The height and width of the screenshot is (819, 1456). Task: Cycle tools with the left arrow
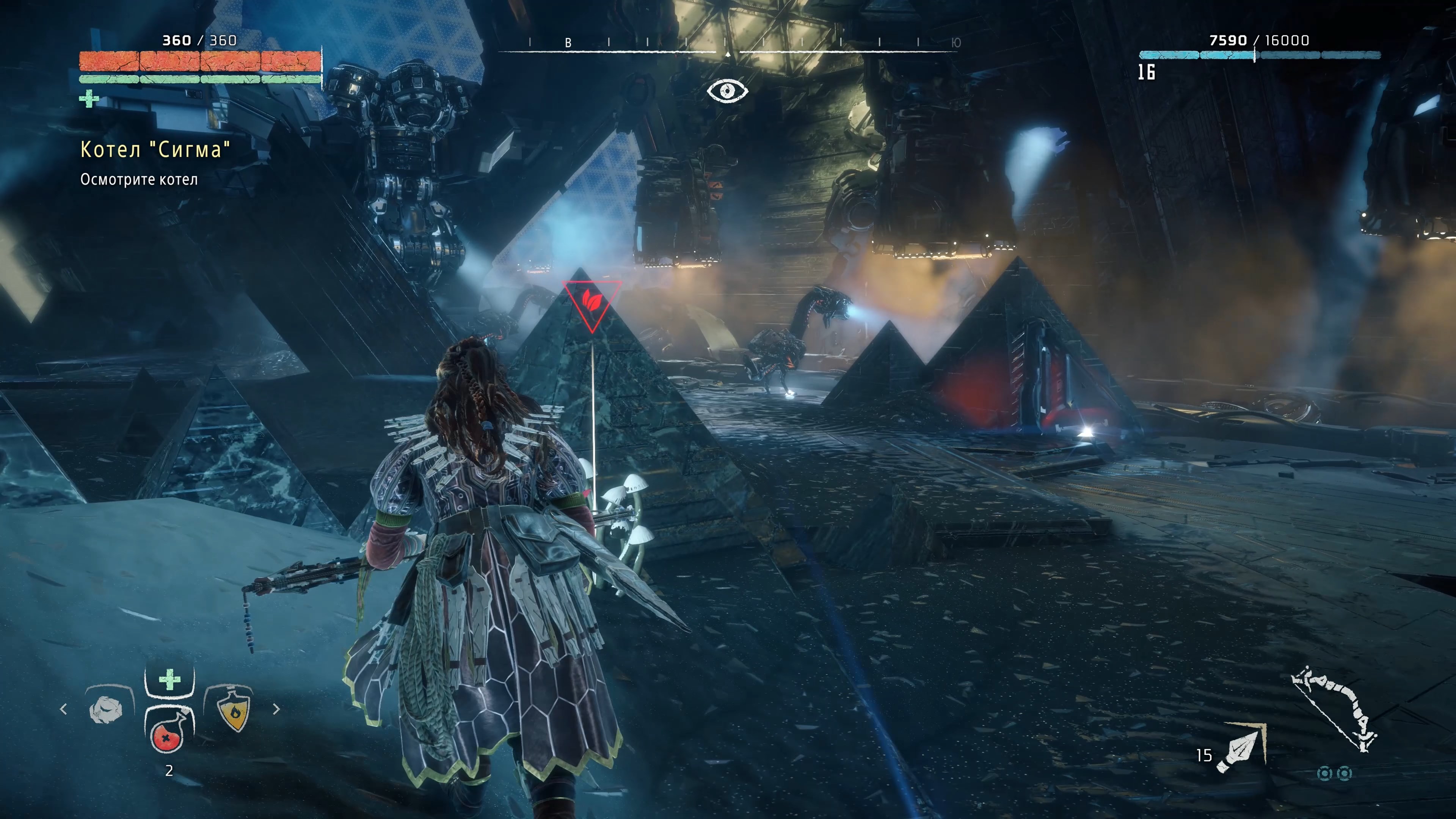(63, 709)
